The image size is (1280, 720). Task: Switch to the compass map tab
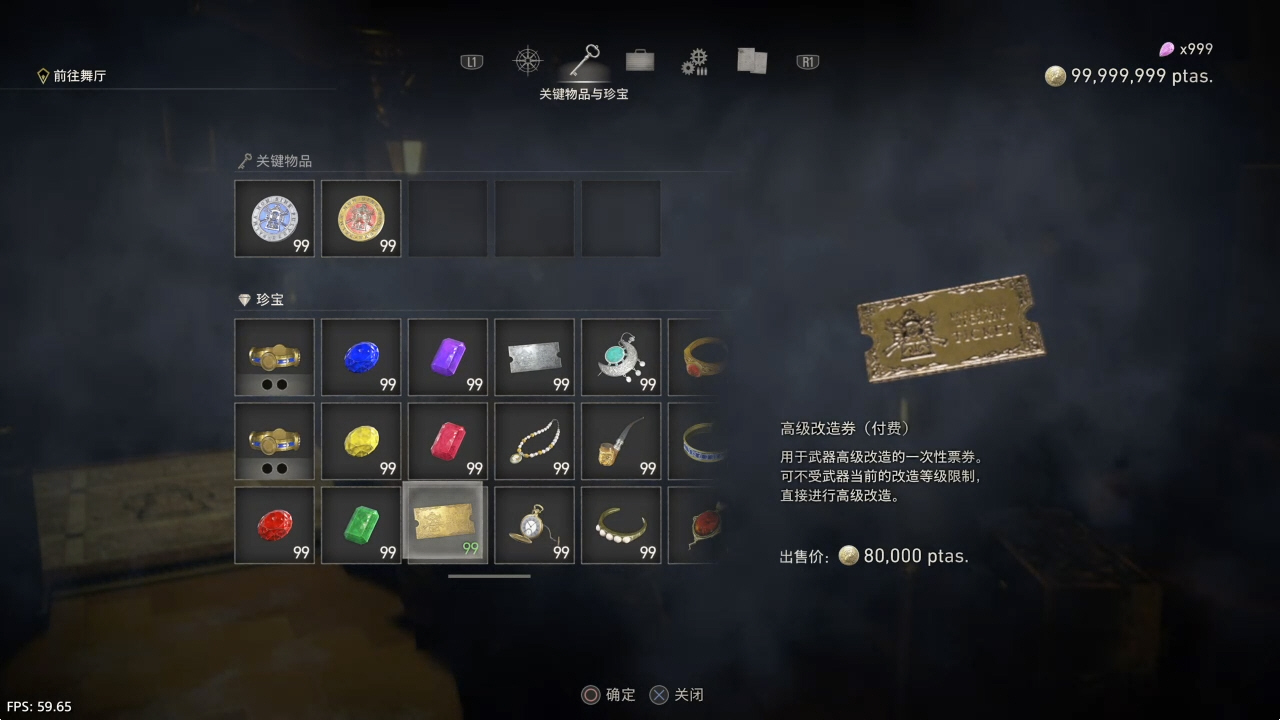click(527, 61)
